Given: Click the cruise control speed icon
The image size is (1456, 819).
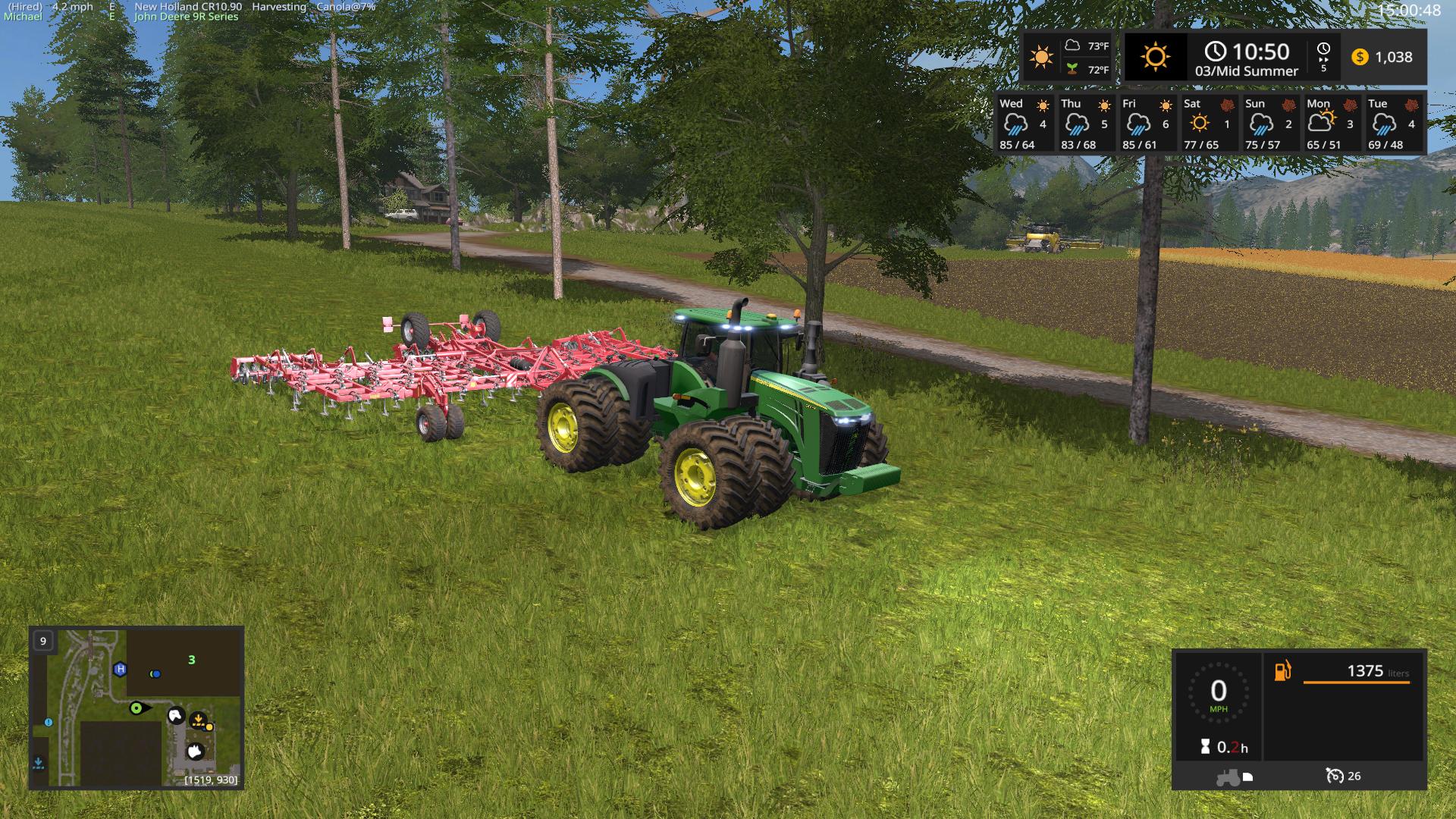Looking at the screenshot, I should (1335, 776).
